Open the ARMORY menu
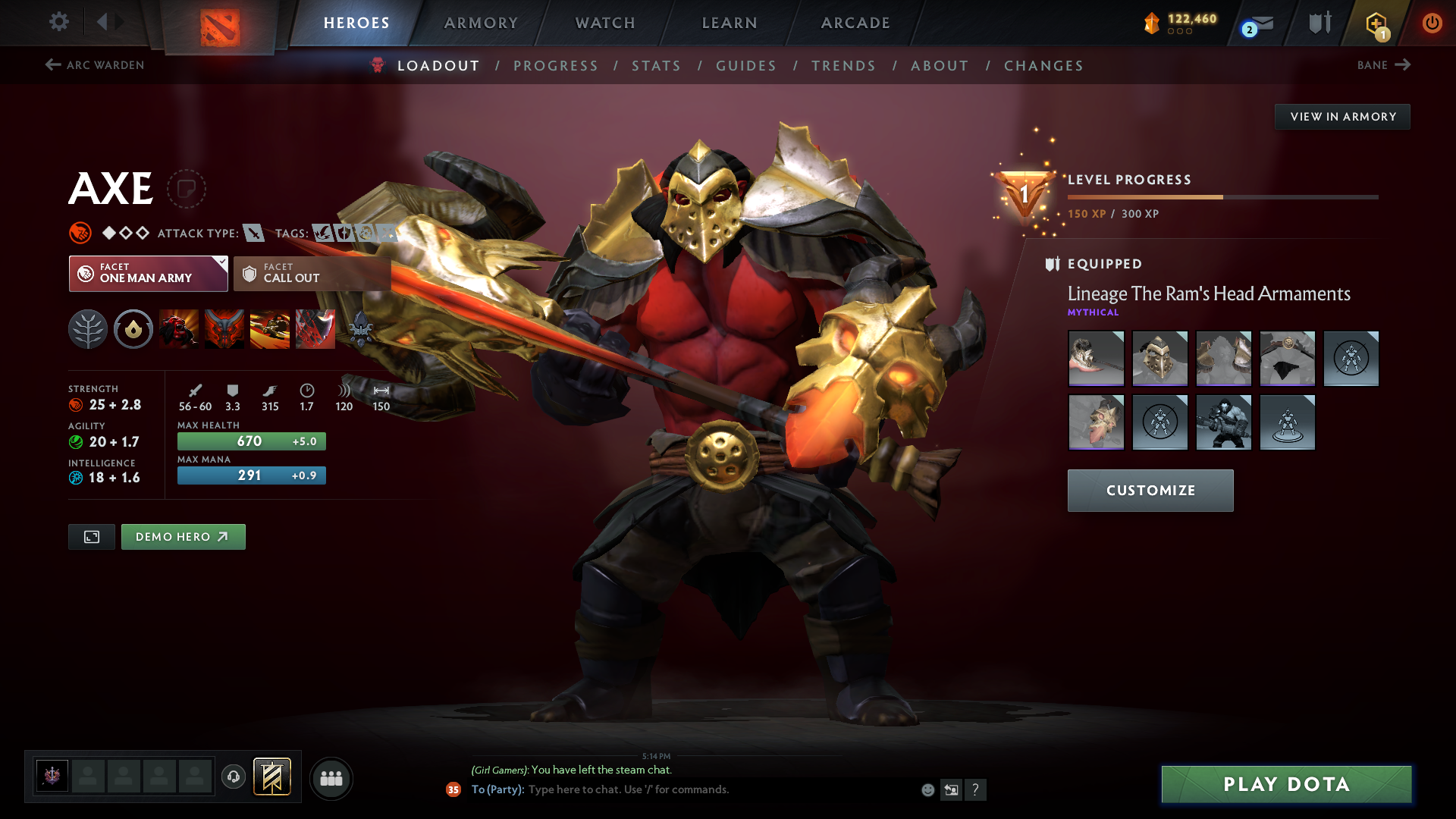Screen dimensions: 1456x819 tap(481, 23)
